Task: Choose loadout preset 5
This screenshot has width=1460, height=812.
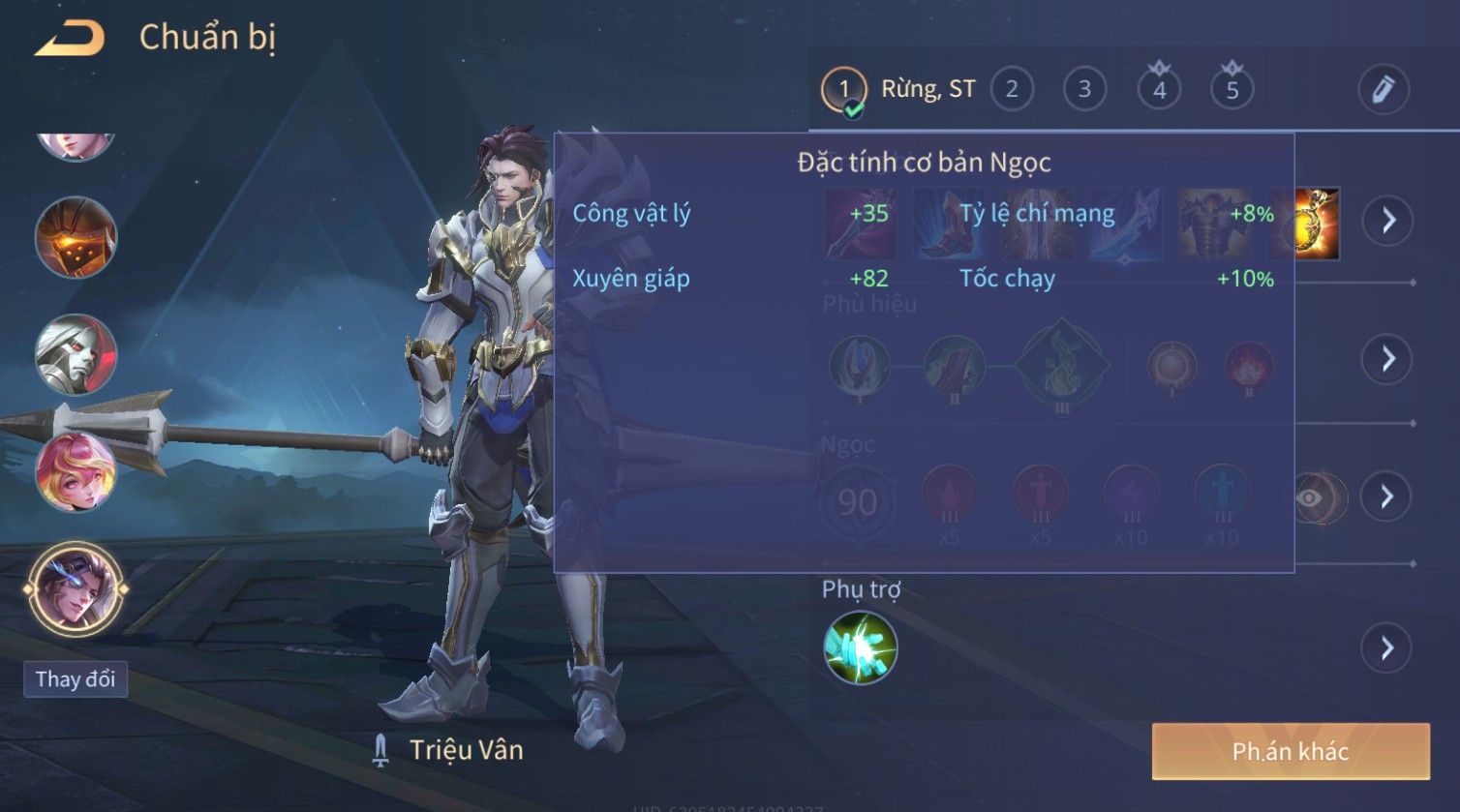Action: pos(1232,90)
